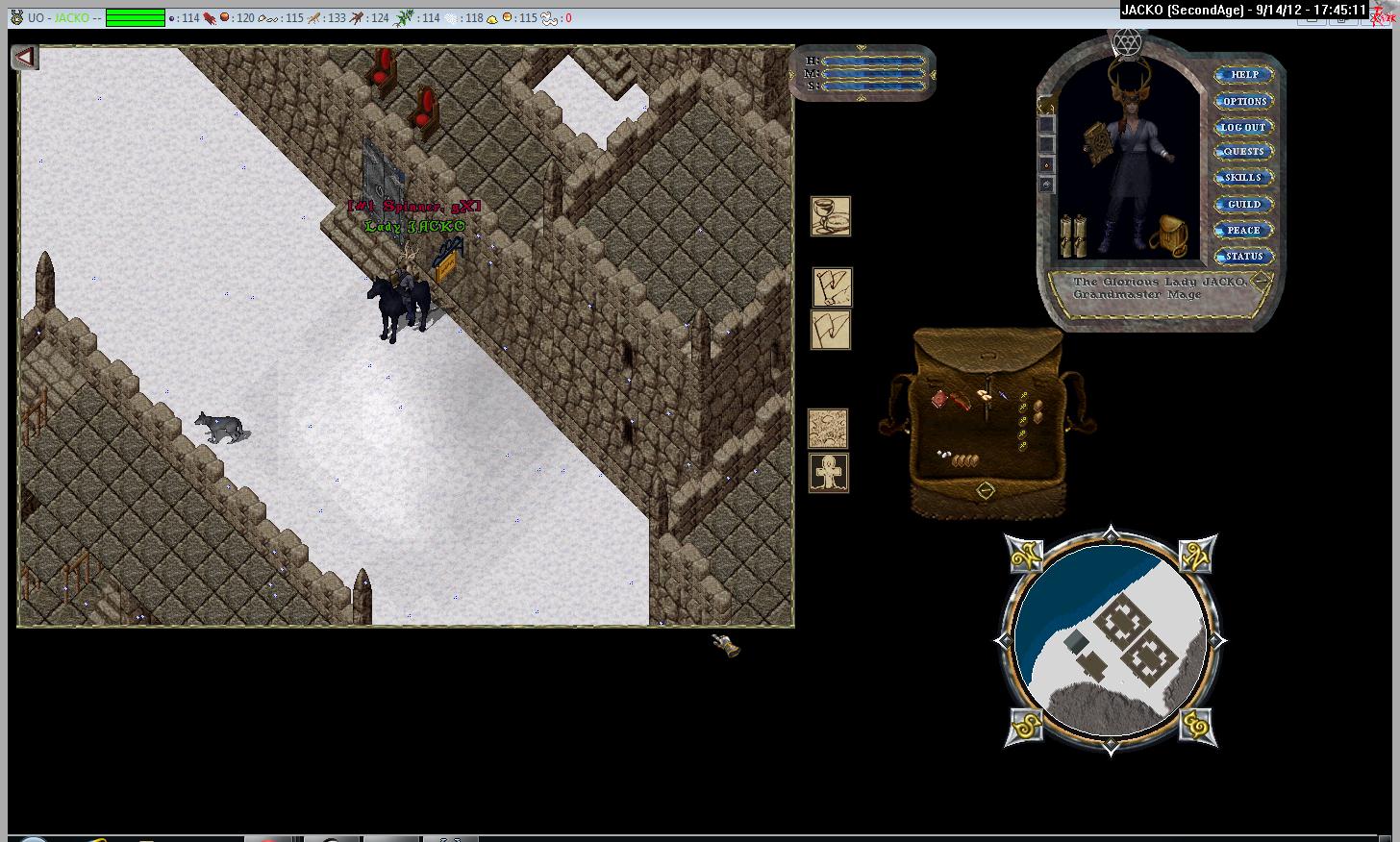
Task: Click the topmost flag spell icon
Action: 832,286
